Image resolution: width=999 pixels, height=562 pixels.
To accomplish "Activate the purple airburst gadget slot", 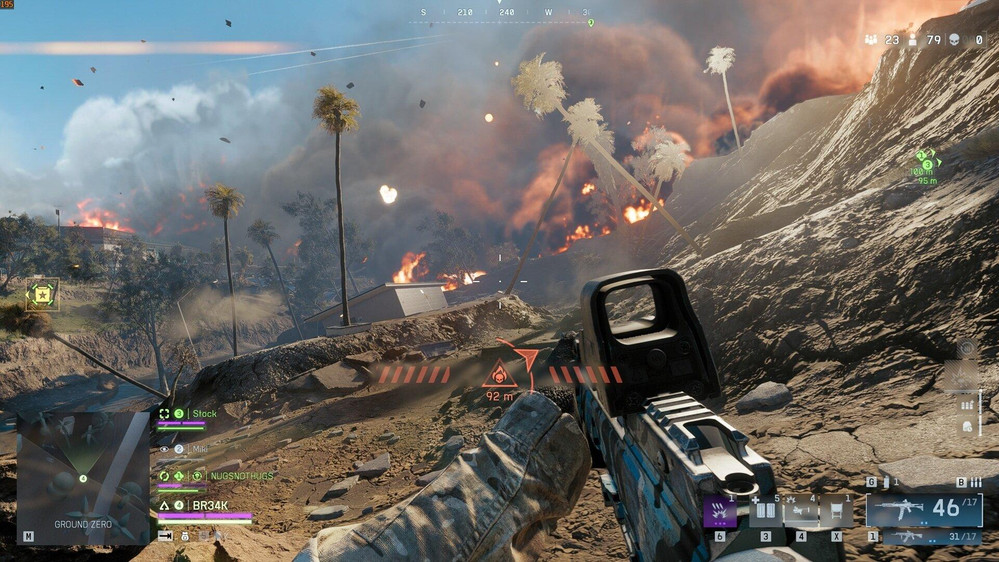I will click(x=720, y=511).
